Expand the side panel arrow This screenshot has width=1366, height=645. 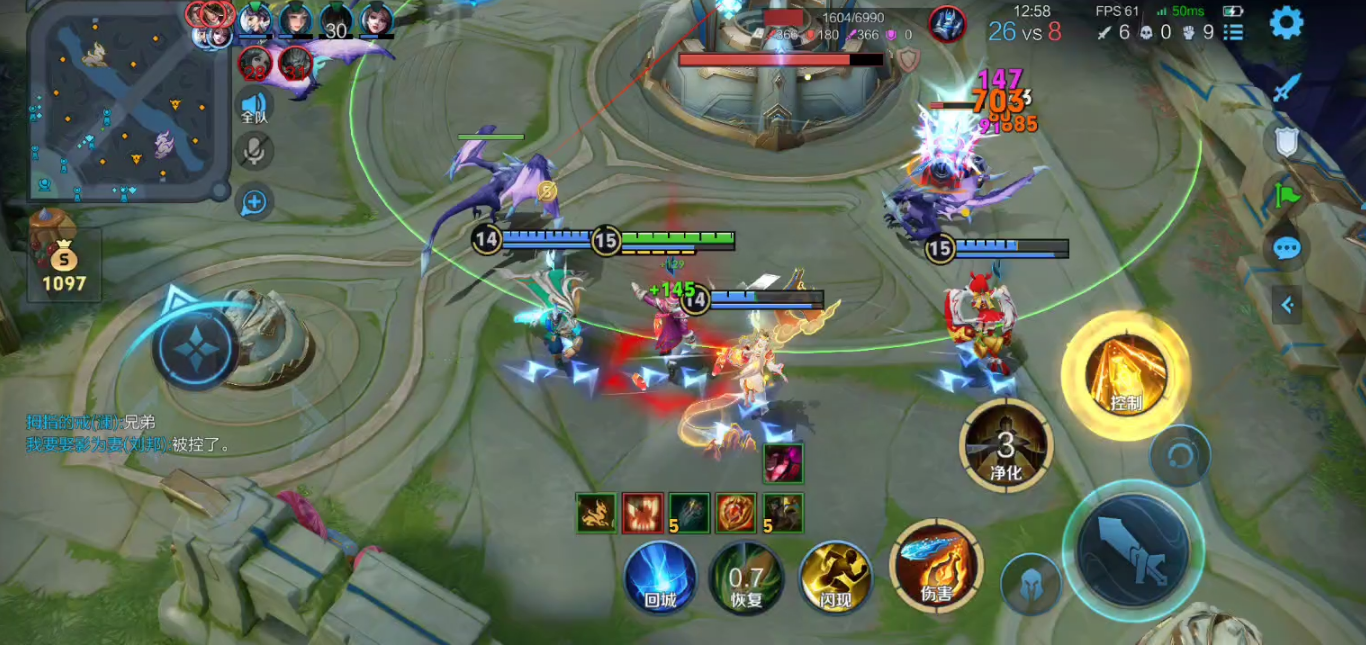pyautogui.click(x=1287, y=304)
